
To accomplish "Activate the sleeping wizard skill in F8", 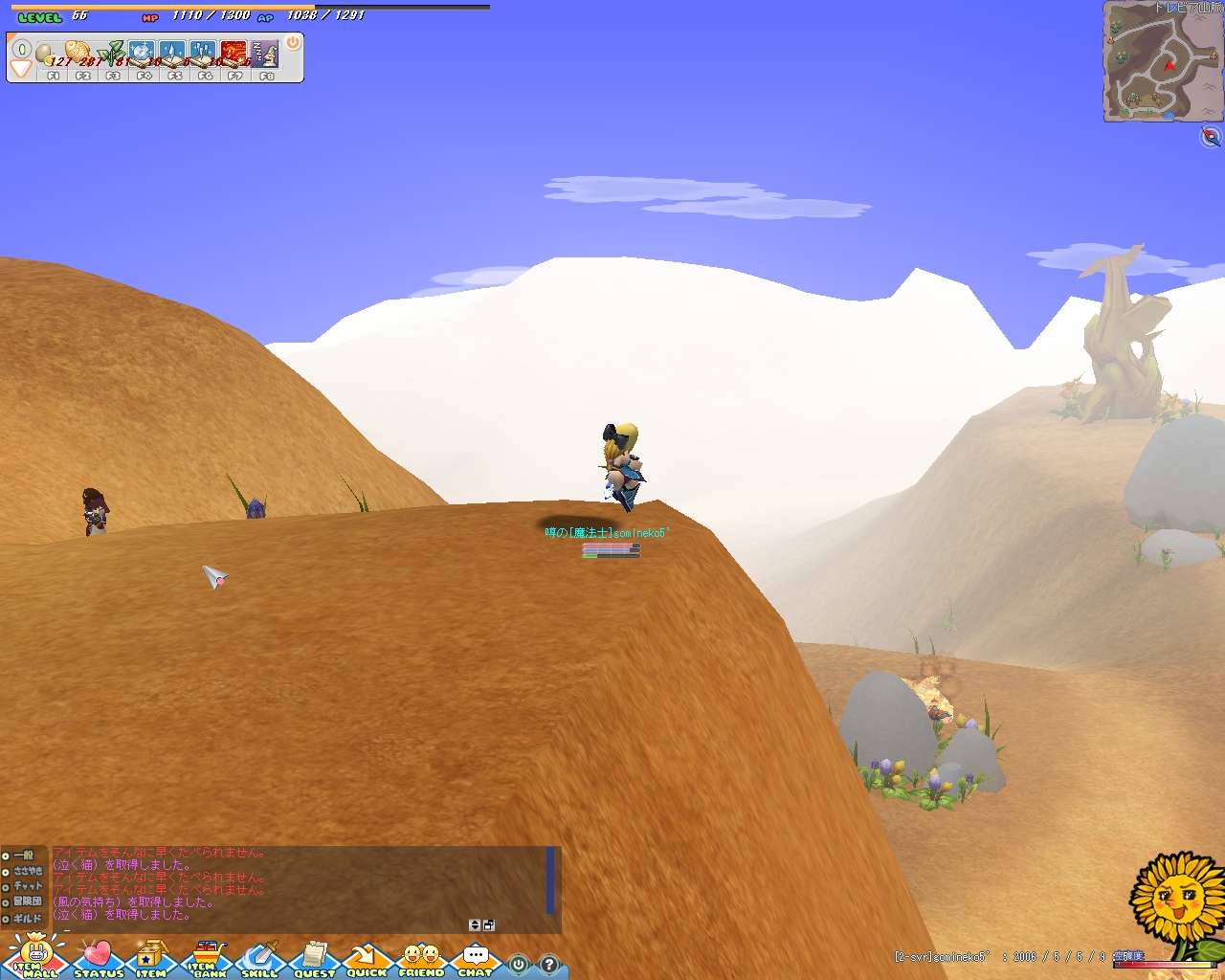I will pyautogui.click(x=265, y=54).
